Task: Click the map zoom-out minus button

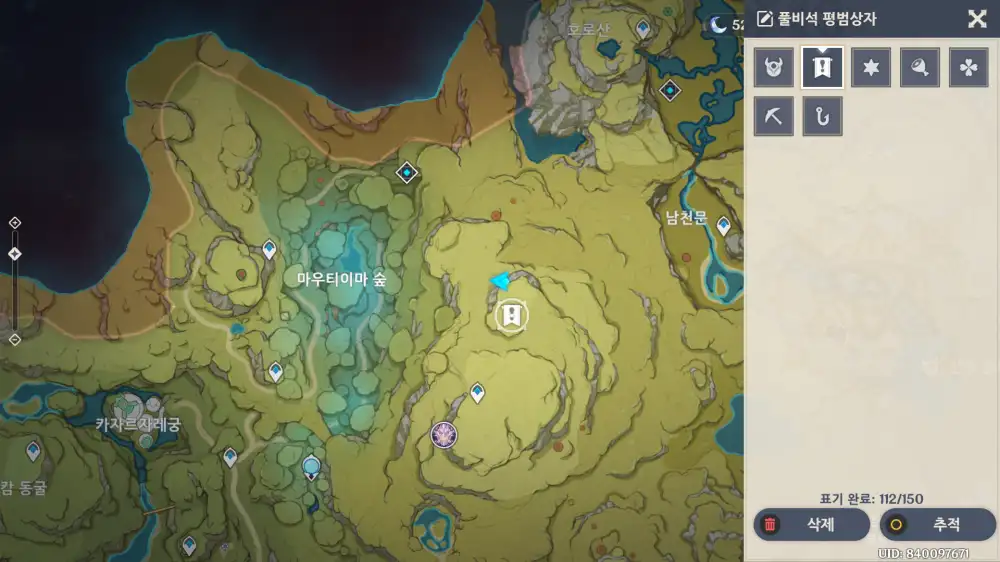Action: 14,339
